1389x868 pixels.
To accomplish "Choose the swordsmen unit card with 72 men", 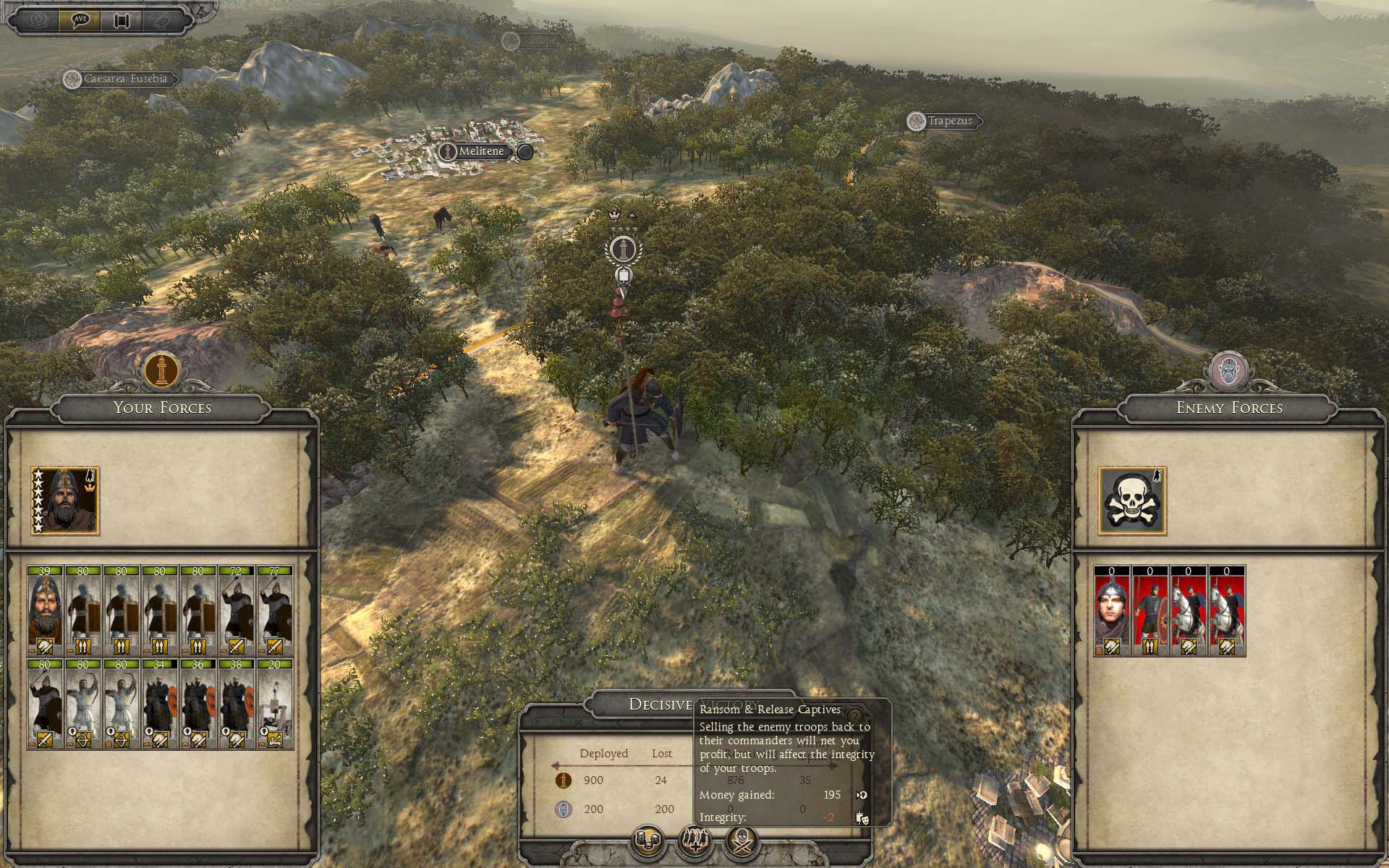I will point(237,611).
